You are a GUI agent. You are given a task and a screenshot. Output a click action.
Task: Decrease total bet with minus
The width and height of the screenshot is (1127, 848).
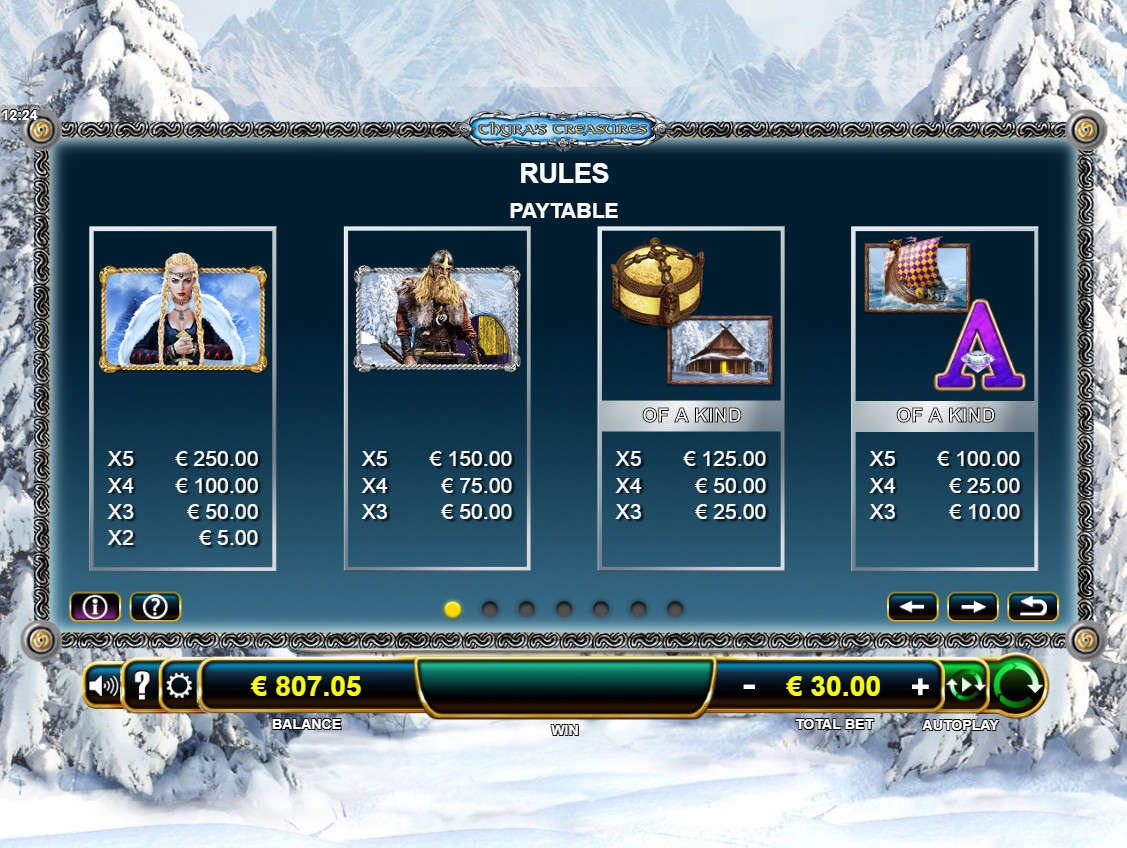(749, 686)
